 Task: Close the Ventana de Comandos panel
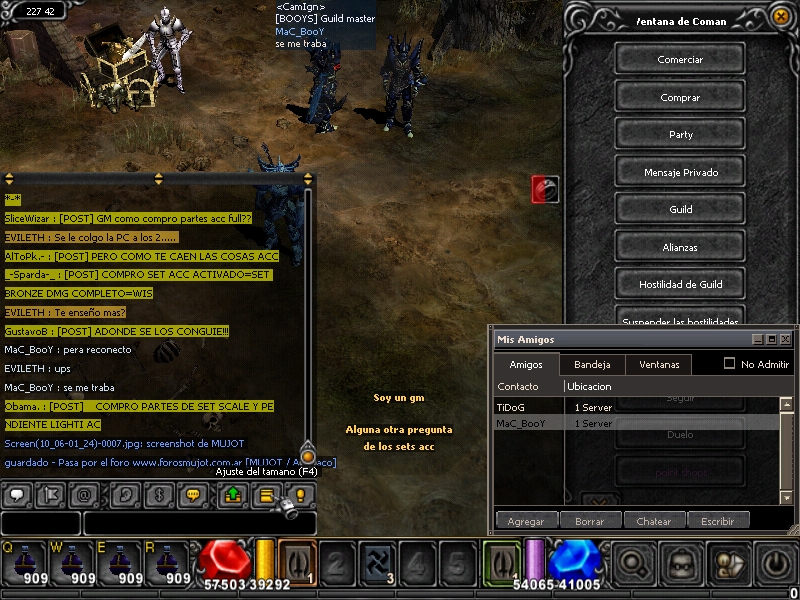pyautogui.click(x=779, y=15)
